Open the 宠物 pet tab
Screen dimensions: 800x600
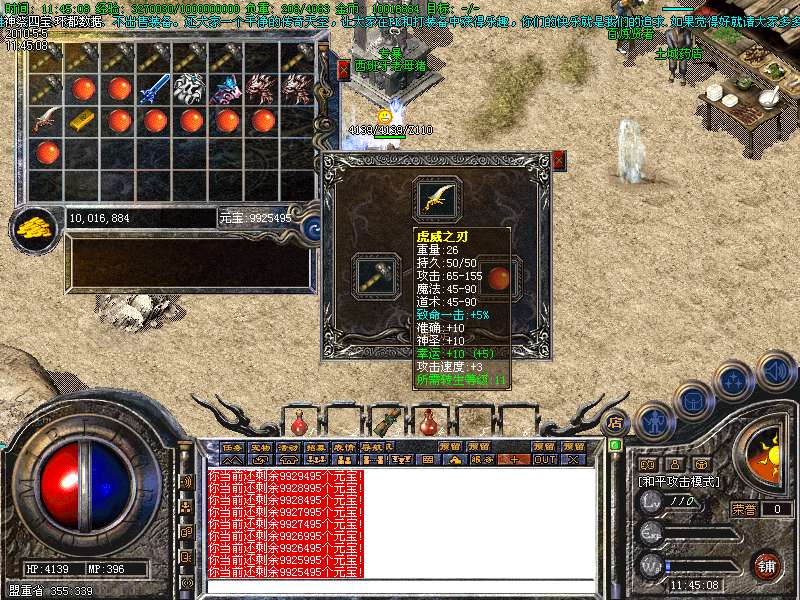pyautogui.click(x=261, y=446)
